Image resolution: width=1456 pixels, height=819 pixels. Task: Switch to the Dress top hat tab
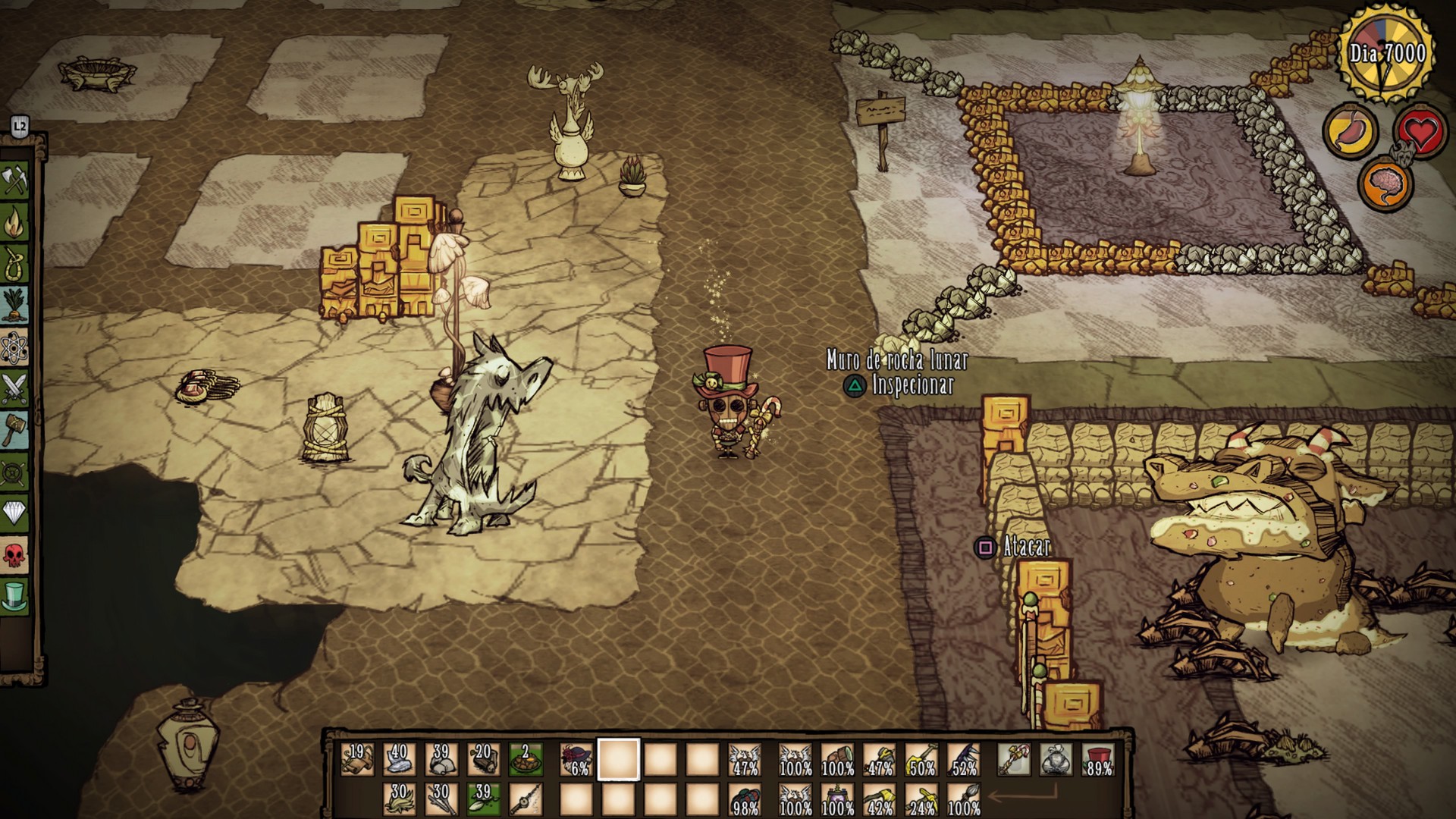pyautogui.click(x=15, y=598)
